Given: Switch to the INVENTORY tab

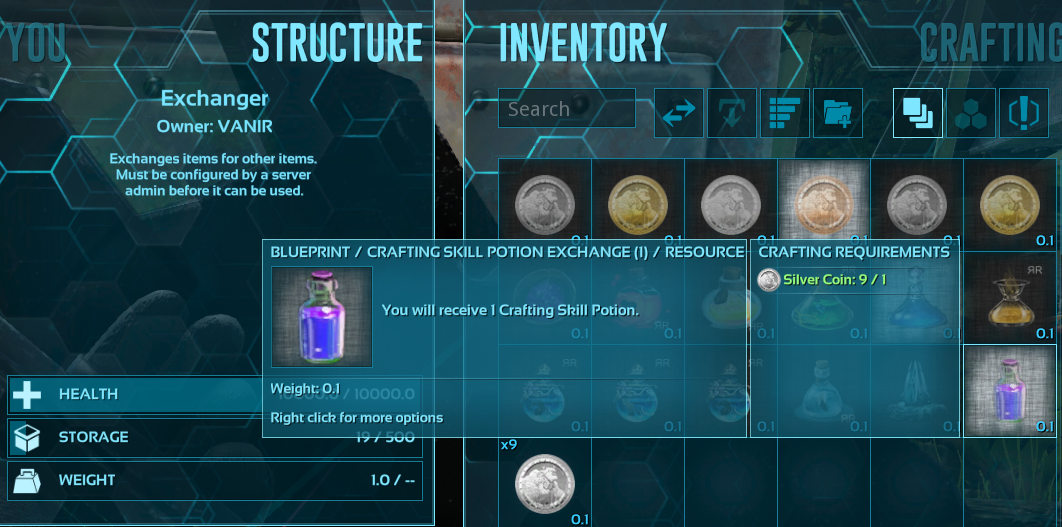Looking at the screenshot, I should pyautogui.click(x=582, y=43).
